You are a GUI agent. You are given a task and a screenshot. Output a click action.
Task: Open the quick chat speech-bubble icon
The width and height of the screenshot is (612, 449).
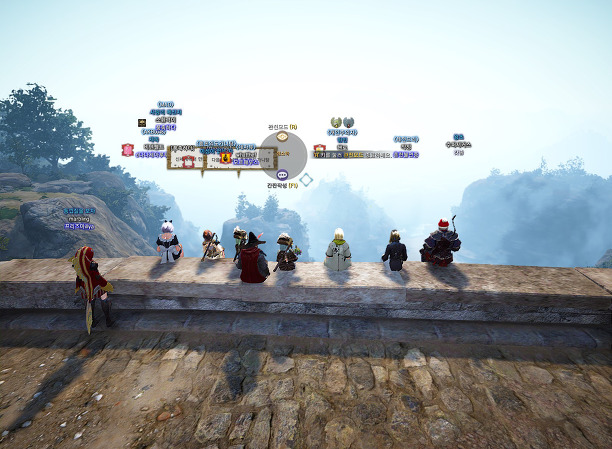coord(282,175)
